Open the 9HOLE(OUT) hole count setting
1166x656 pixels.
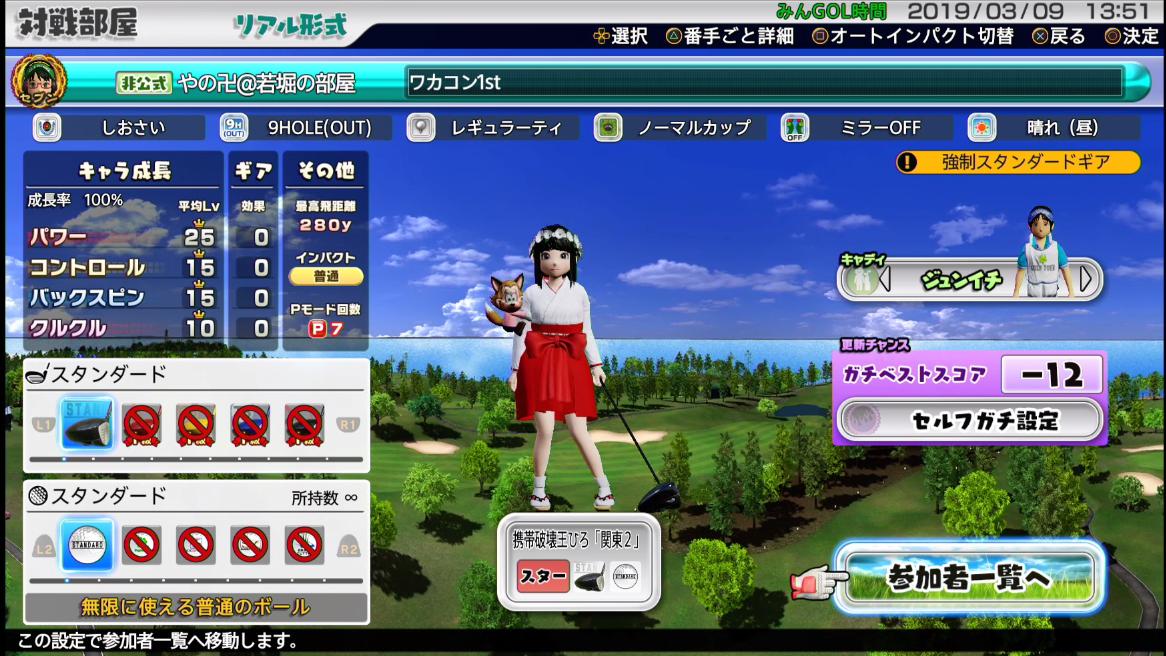(312, 128)
